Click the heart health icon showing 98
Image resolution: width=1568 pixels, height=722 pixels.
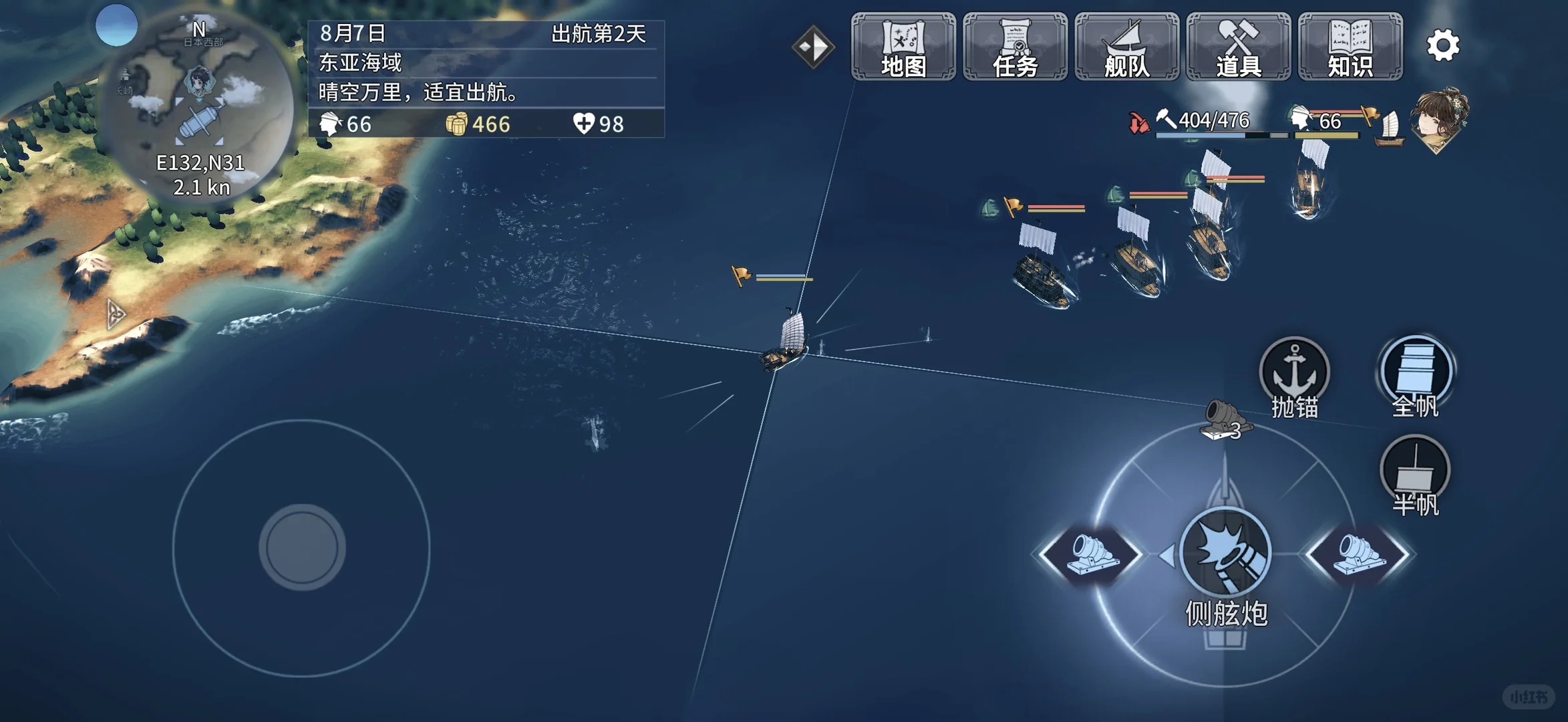click(585, 124)
